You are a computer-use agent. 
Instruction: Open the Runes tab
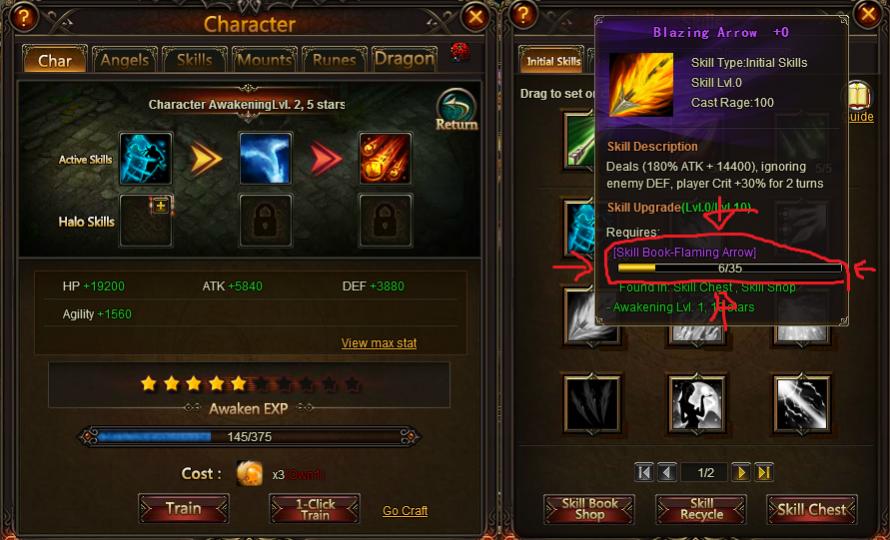point(334,60)
